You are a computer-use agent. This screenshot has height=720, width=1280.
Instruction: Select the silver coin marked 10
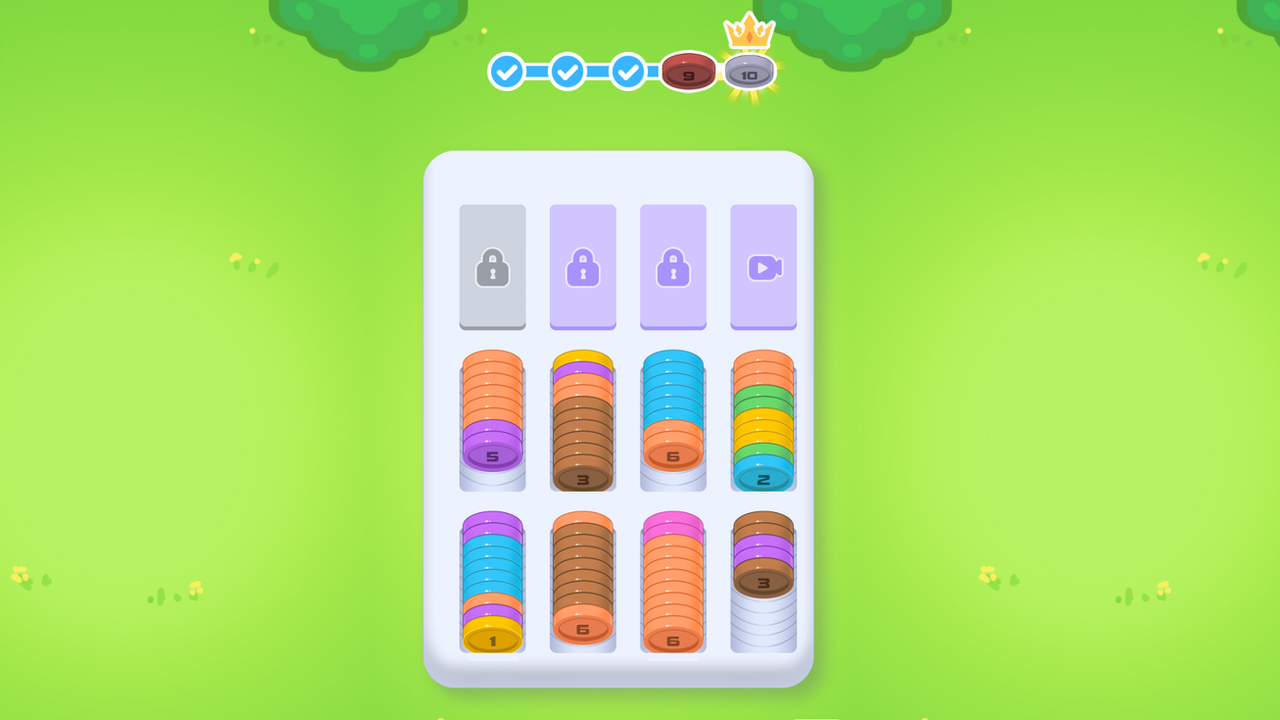[750, 72]
